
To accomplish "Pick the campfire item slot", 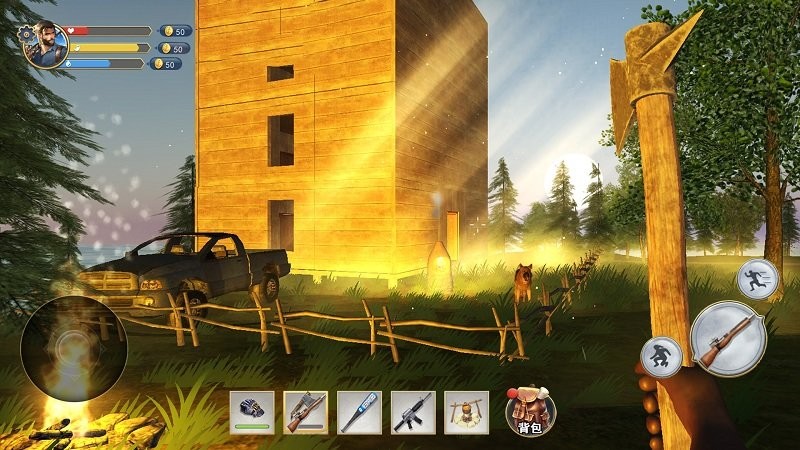I will click(x=466, y=411).
